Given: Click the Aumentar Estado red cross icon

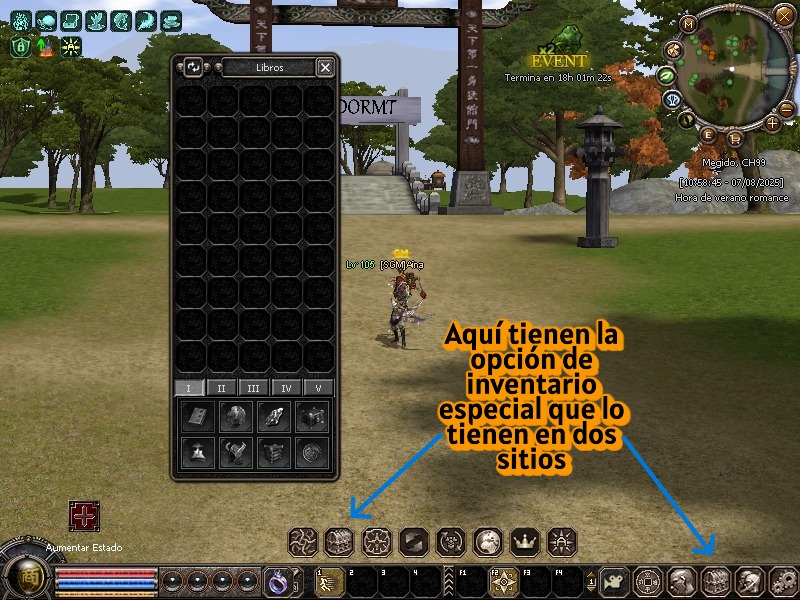Looking at the screenshot, I should 84,516.
